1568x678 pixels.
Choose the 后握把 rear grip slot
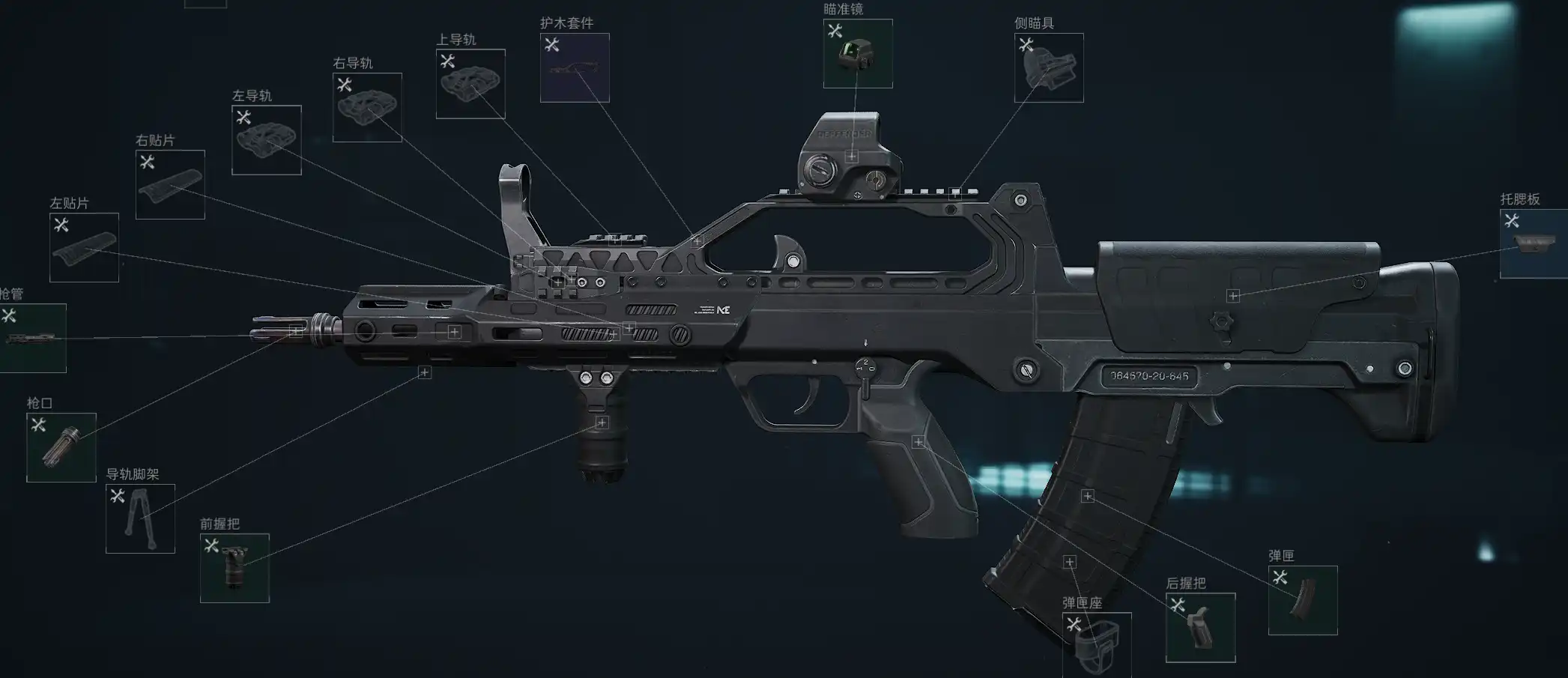[x=1200, y=628]
